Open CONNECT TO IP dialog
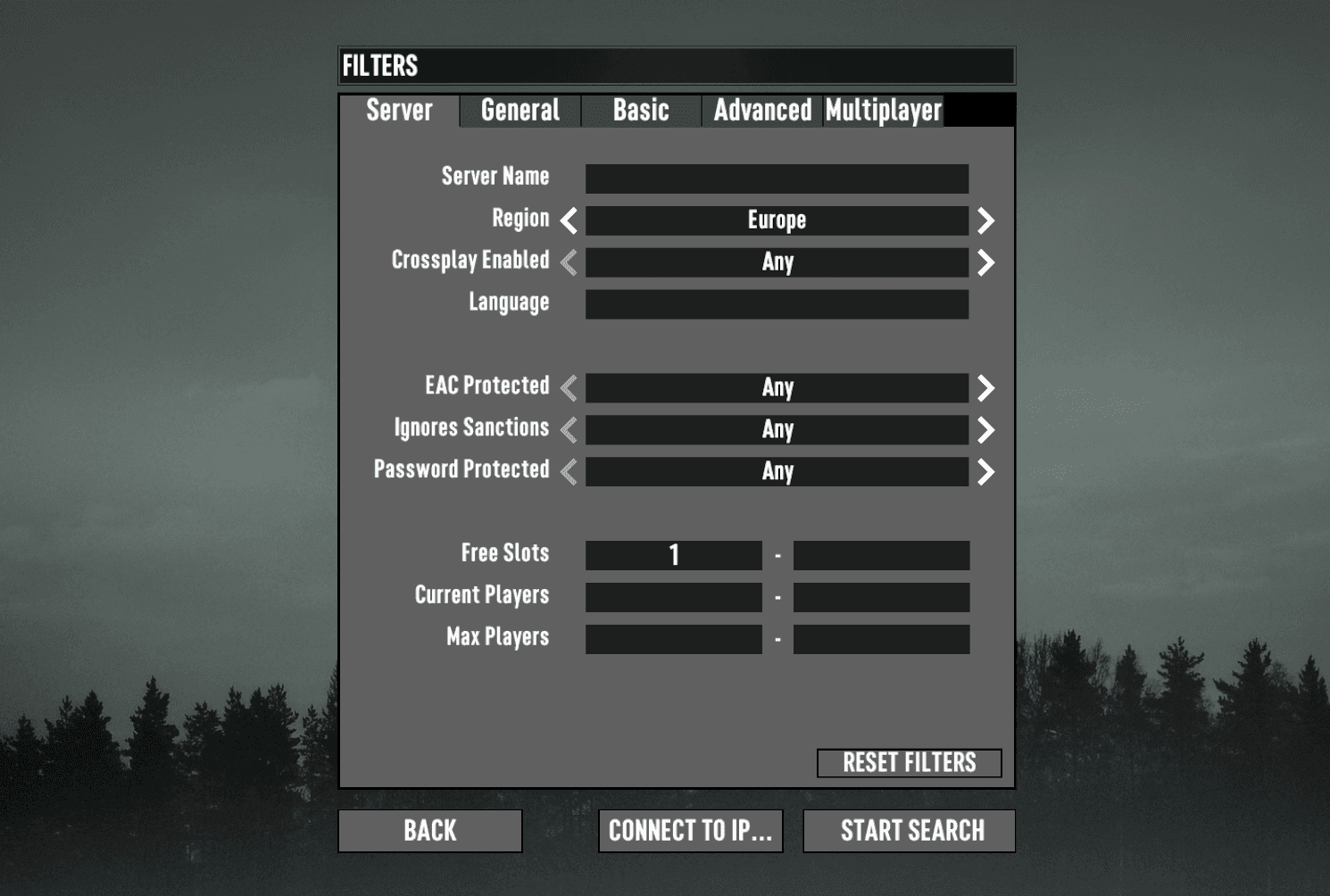This screenshot has width=1330, height=896. click(690, 831)
